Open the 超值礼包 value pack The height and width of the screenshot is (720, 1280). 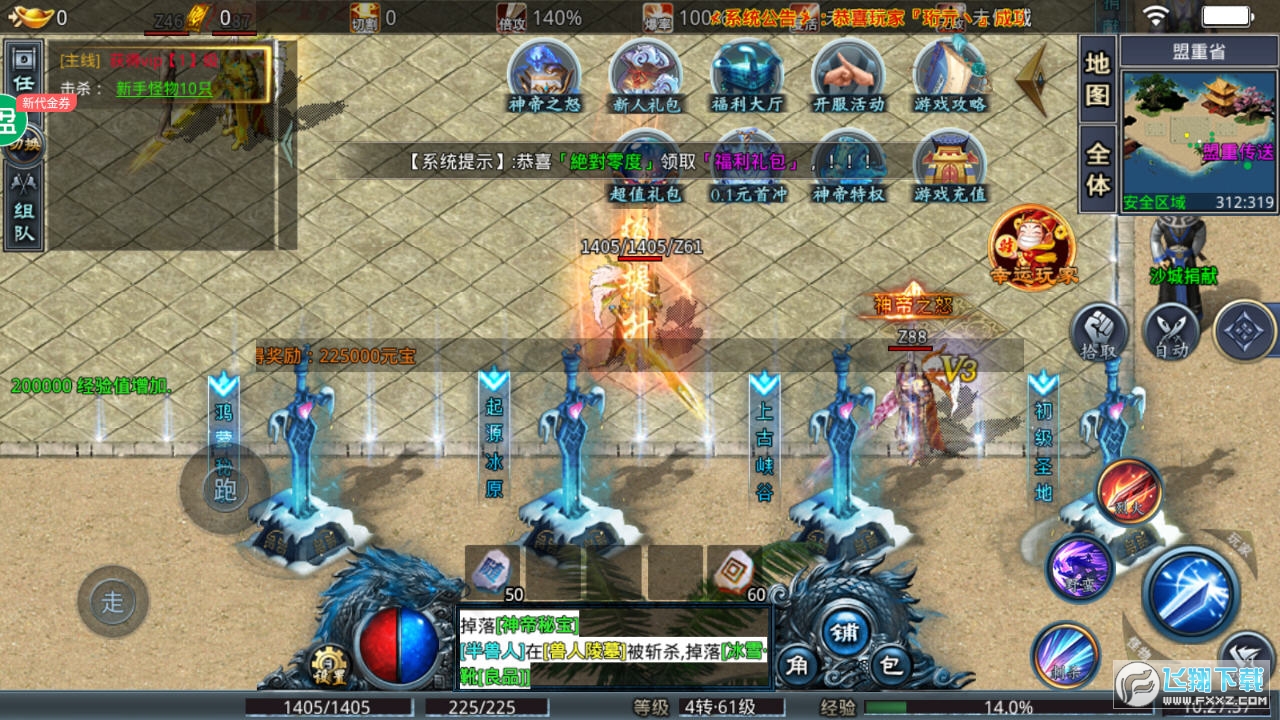646,165
